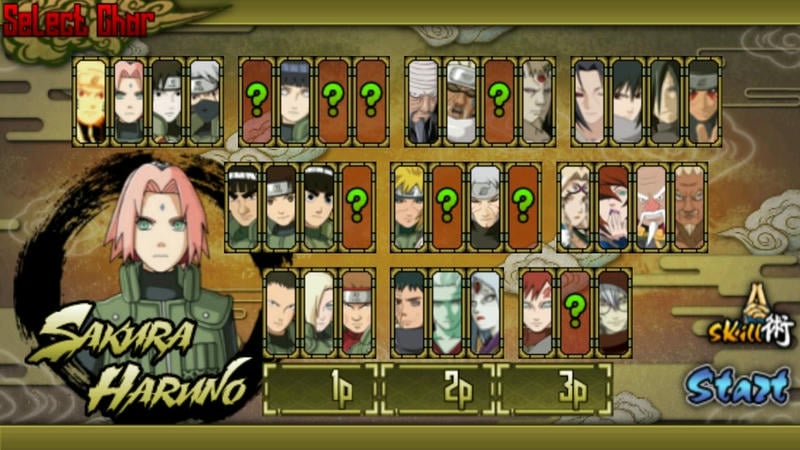Choose red-haired Gaara's portrait
800x450 pixels.
[x=537, y=312]
